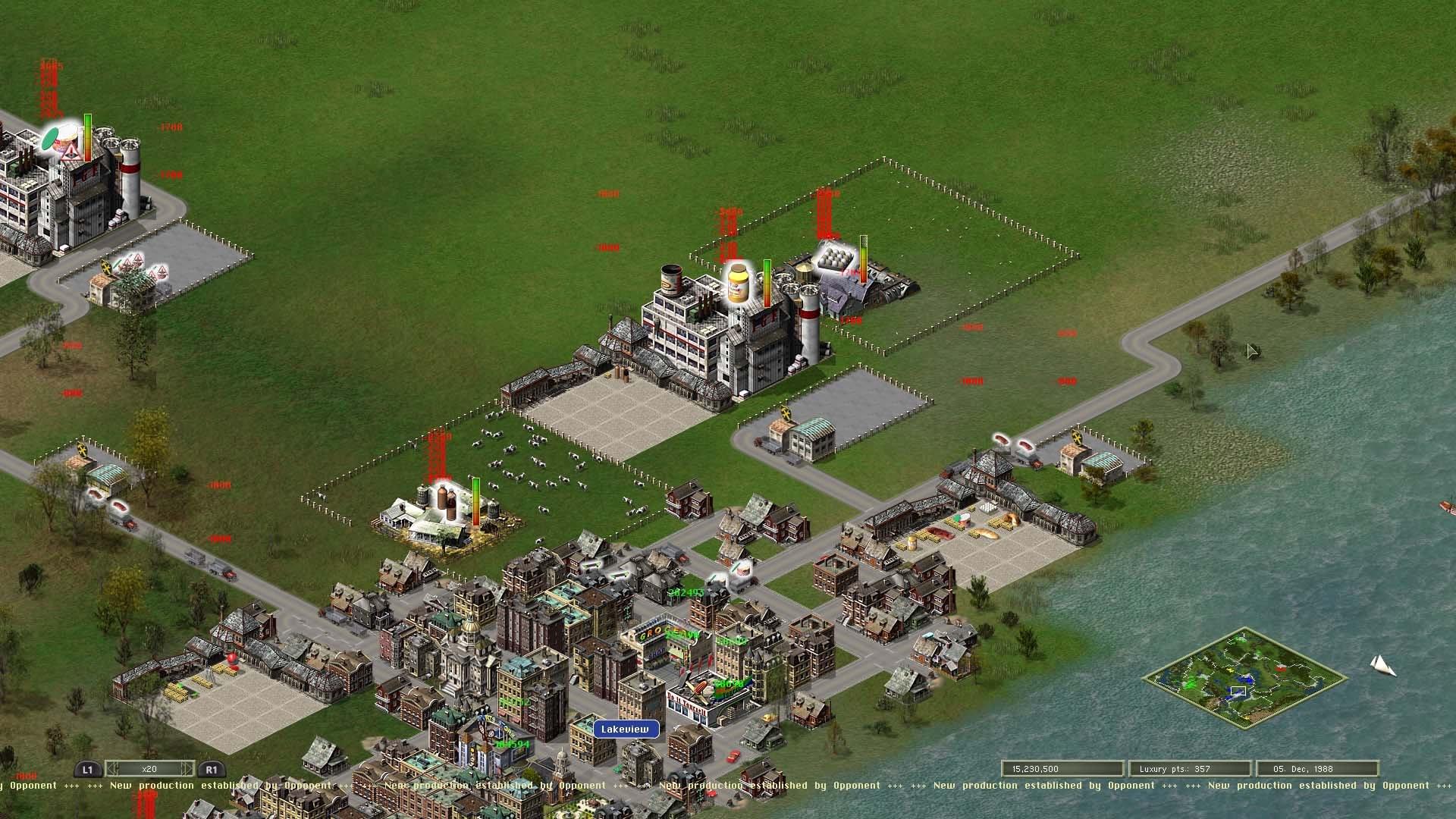The image size is (1456, 819).
Task: Click the Lakeview town name label
Action: (x=624, y=728)
